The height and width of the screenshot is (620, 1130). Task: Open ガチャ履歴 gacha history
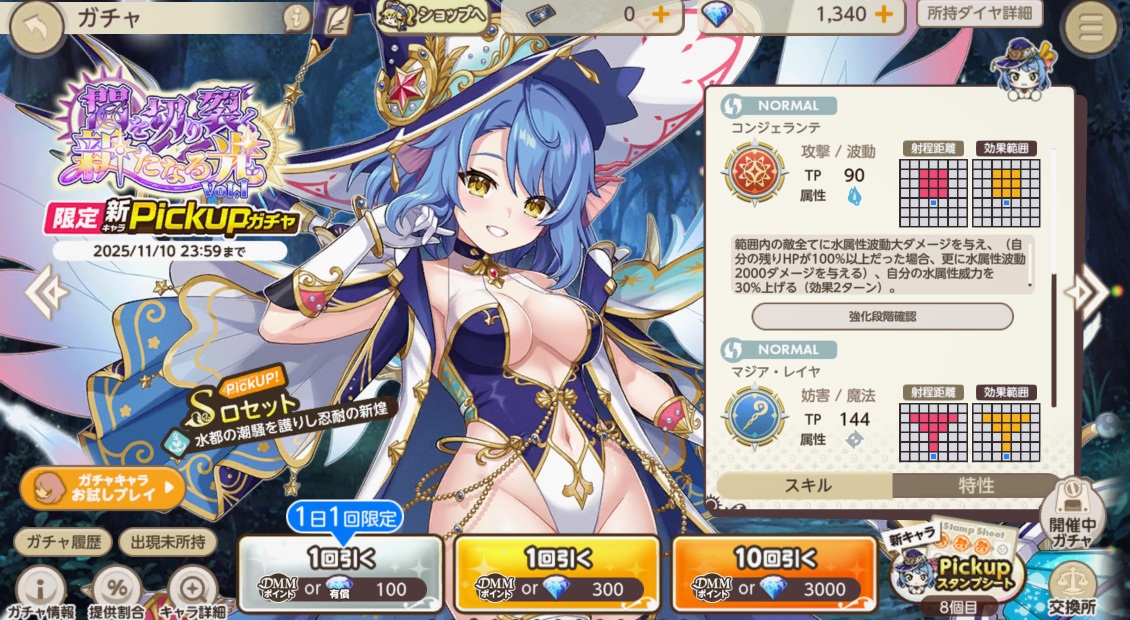tap(62, 542)
